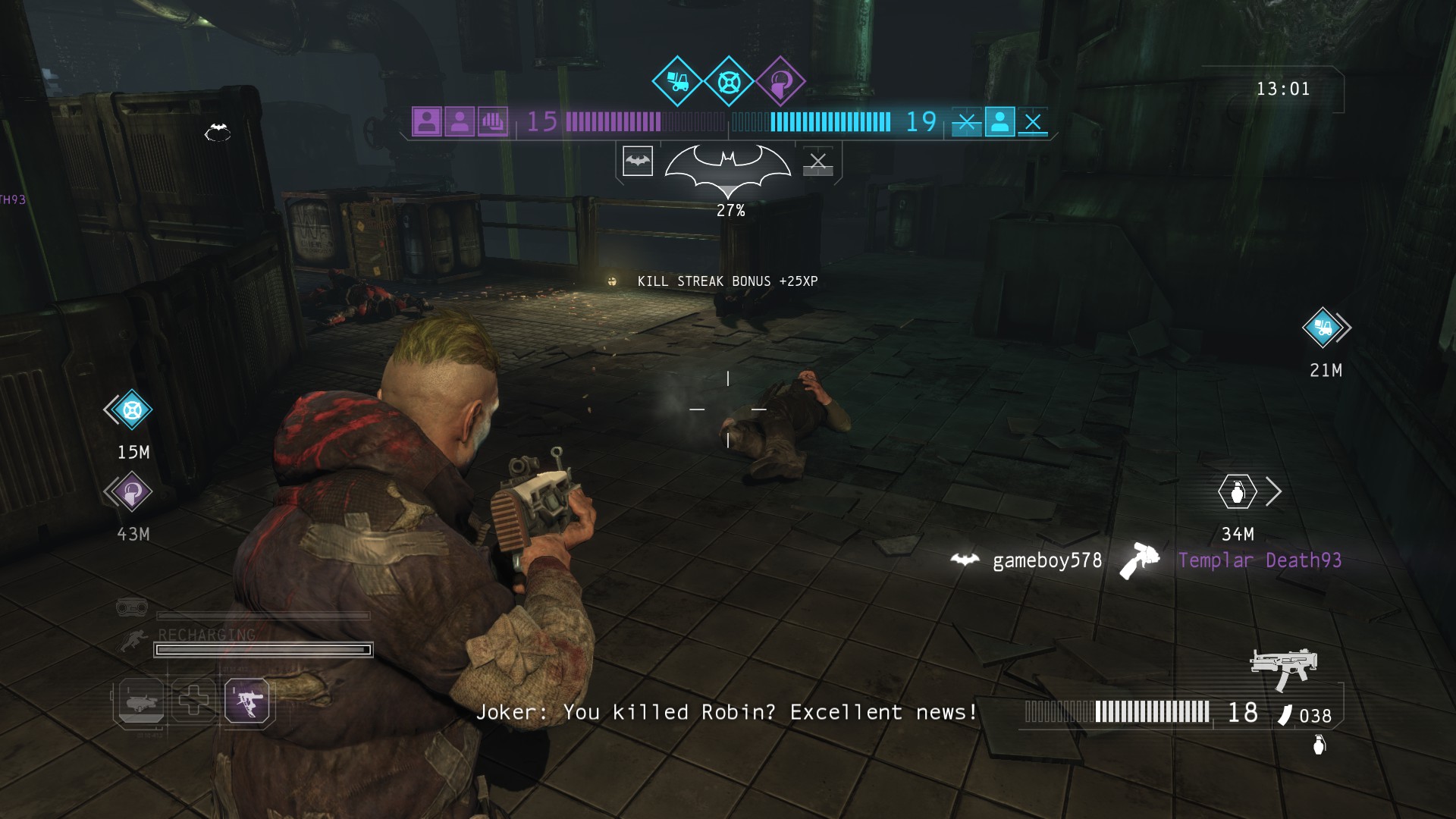Click the cyan lifebuoy control point diamond
This screenshot has height=819, width=1456.
[729, 80]
